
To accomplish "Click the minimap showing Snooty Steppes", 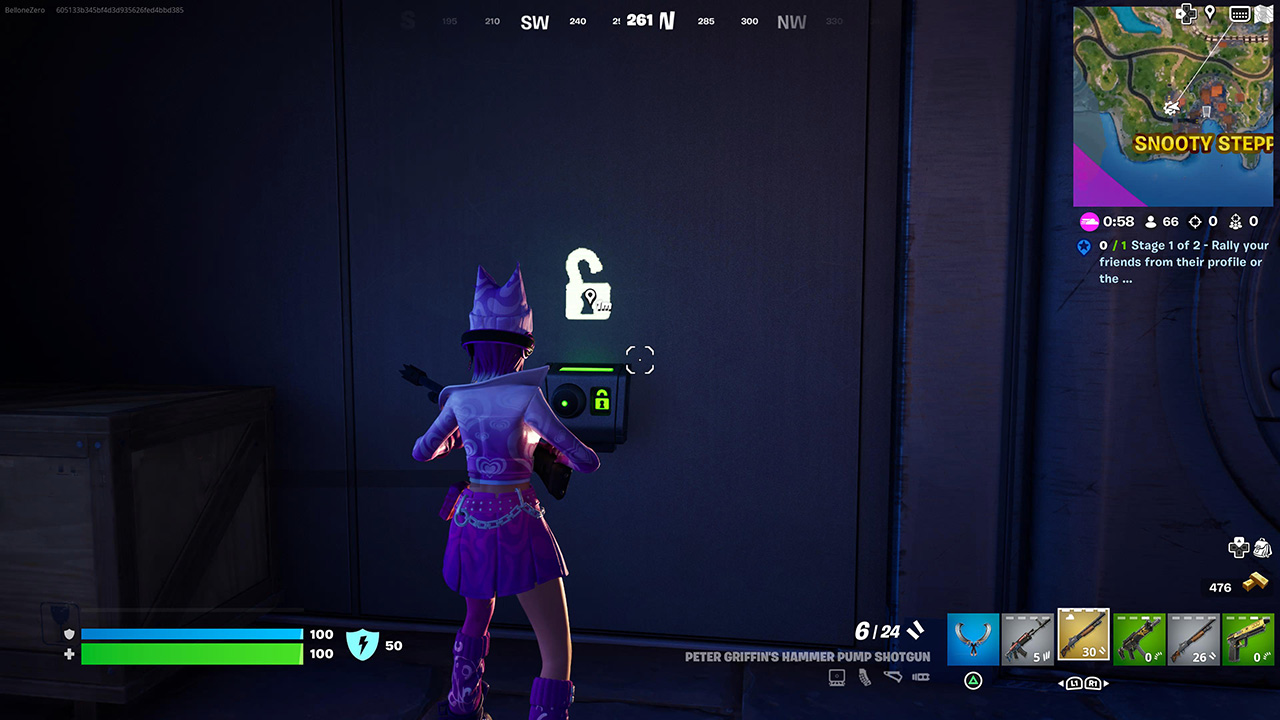I will [x=1173, y=105].
